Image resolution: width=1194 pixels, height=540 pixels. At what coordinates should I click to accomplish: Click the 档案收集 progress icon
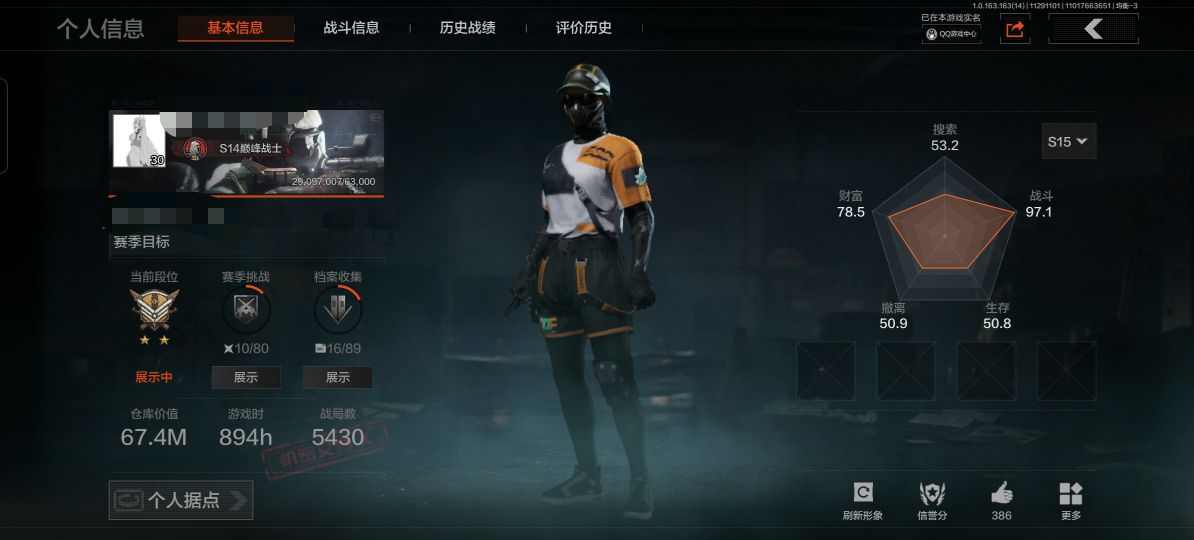tap(338, 311)
